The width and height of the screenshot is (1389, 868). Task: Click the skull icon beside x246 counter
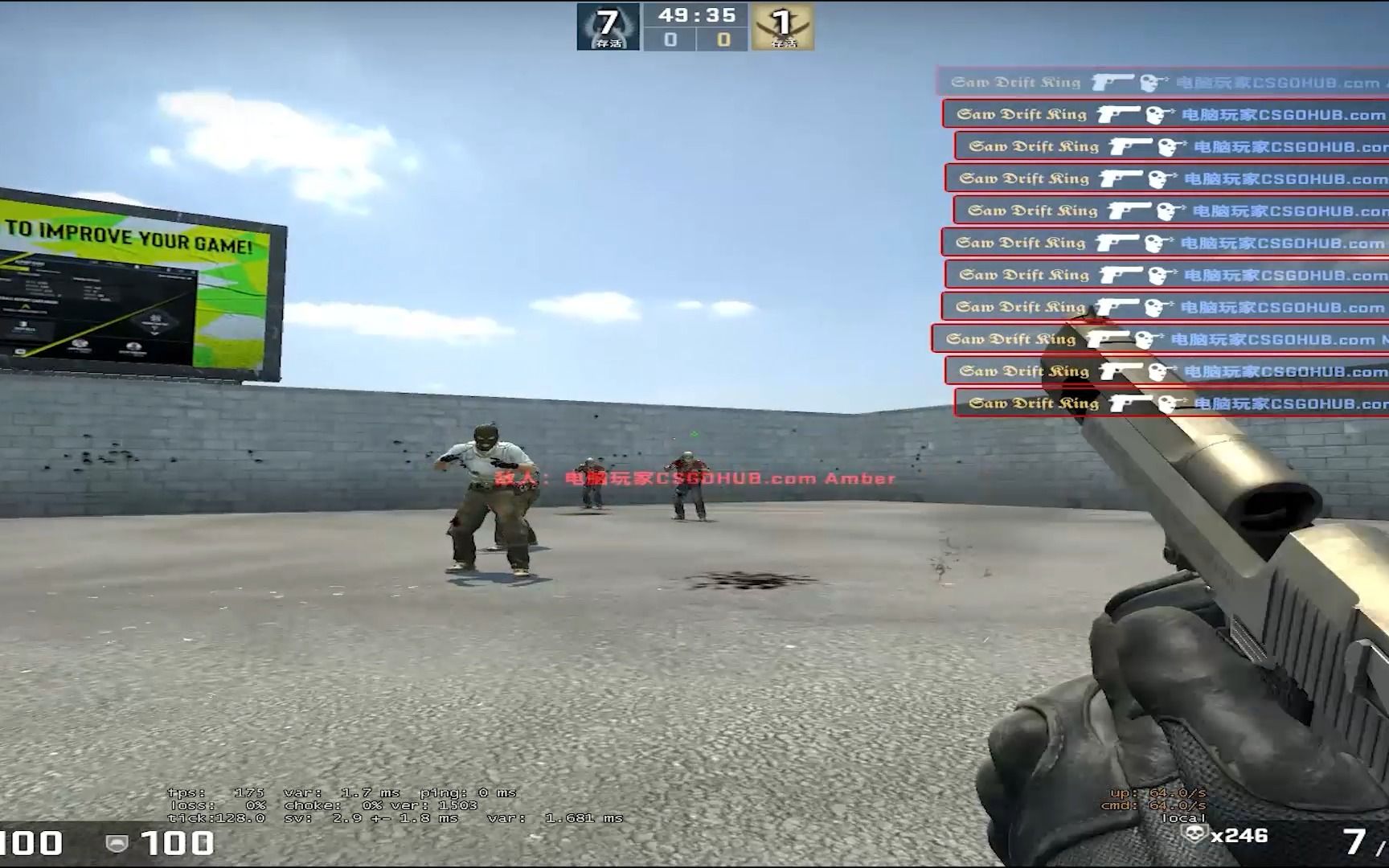[1193, 836]
